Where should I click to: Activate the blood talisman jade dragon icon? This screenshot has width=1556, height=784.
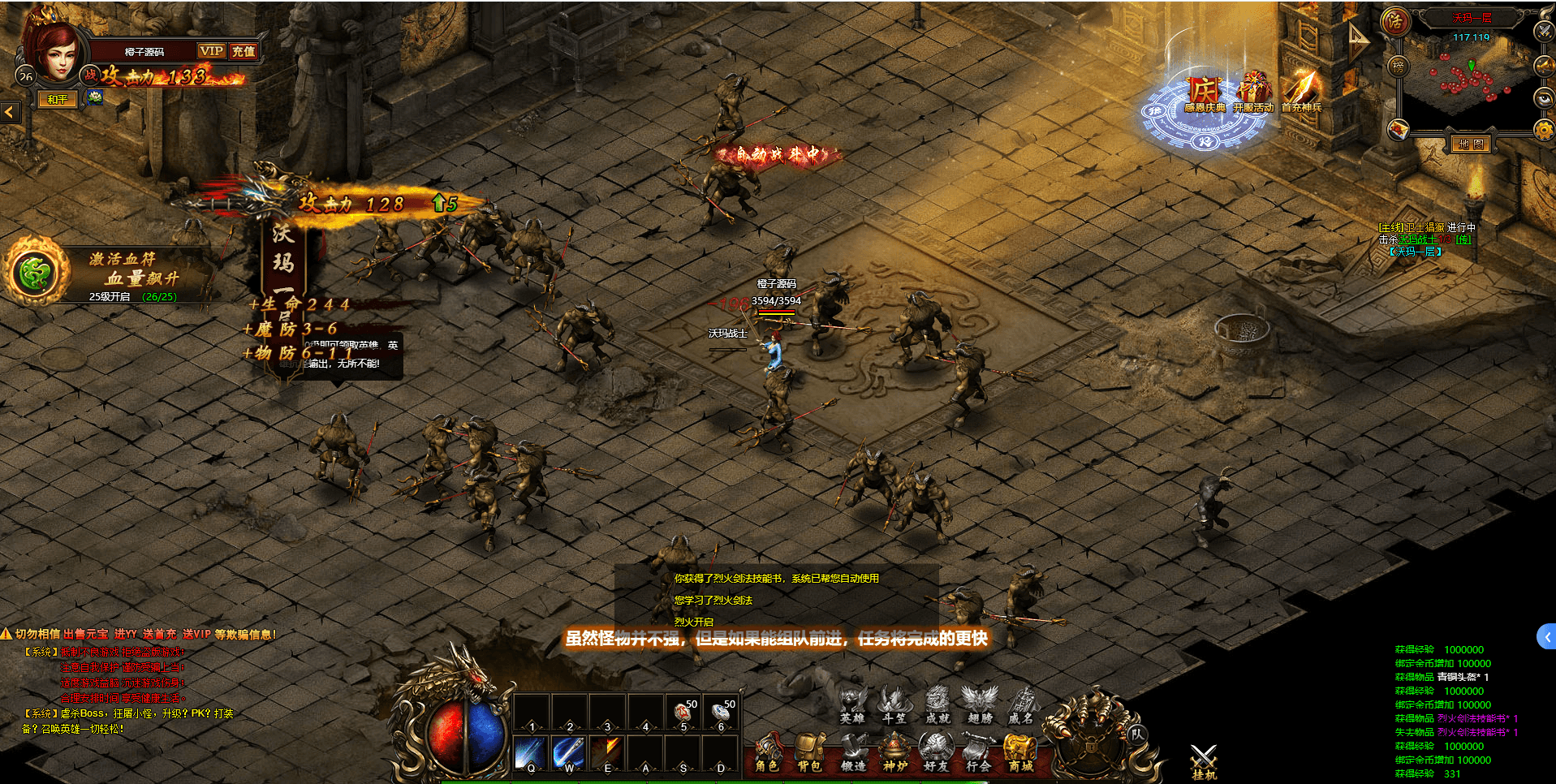pos(35,273)
